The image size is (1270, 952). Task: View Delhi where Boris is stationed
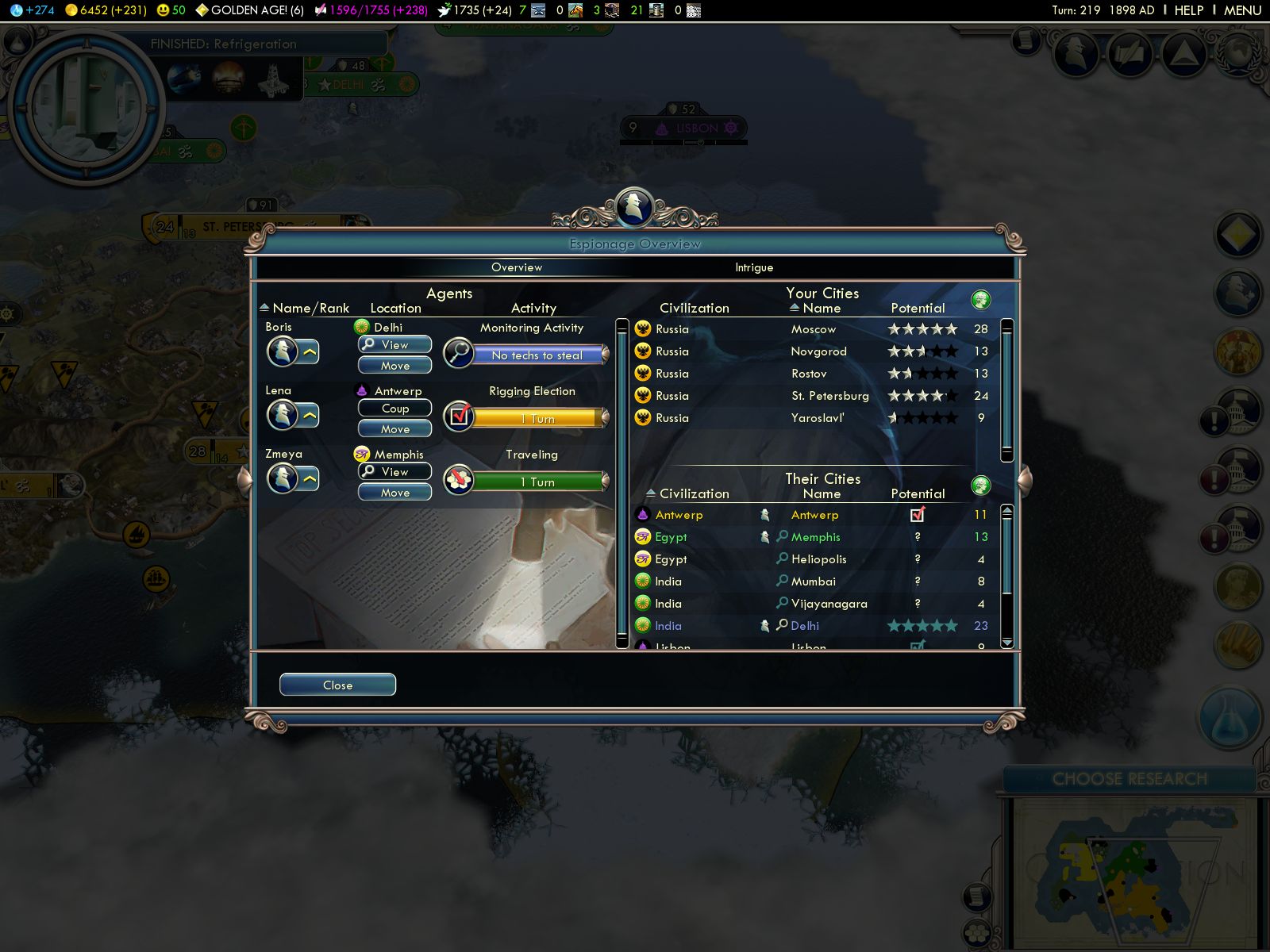394,344
